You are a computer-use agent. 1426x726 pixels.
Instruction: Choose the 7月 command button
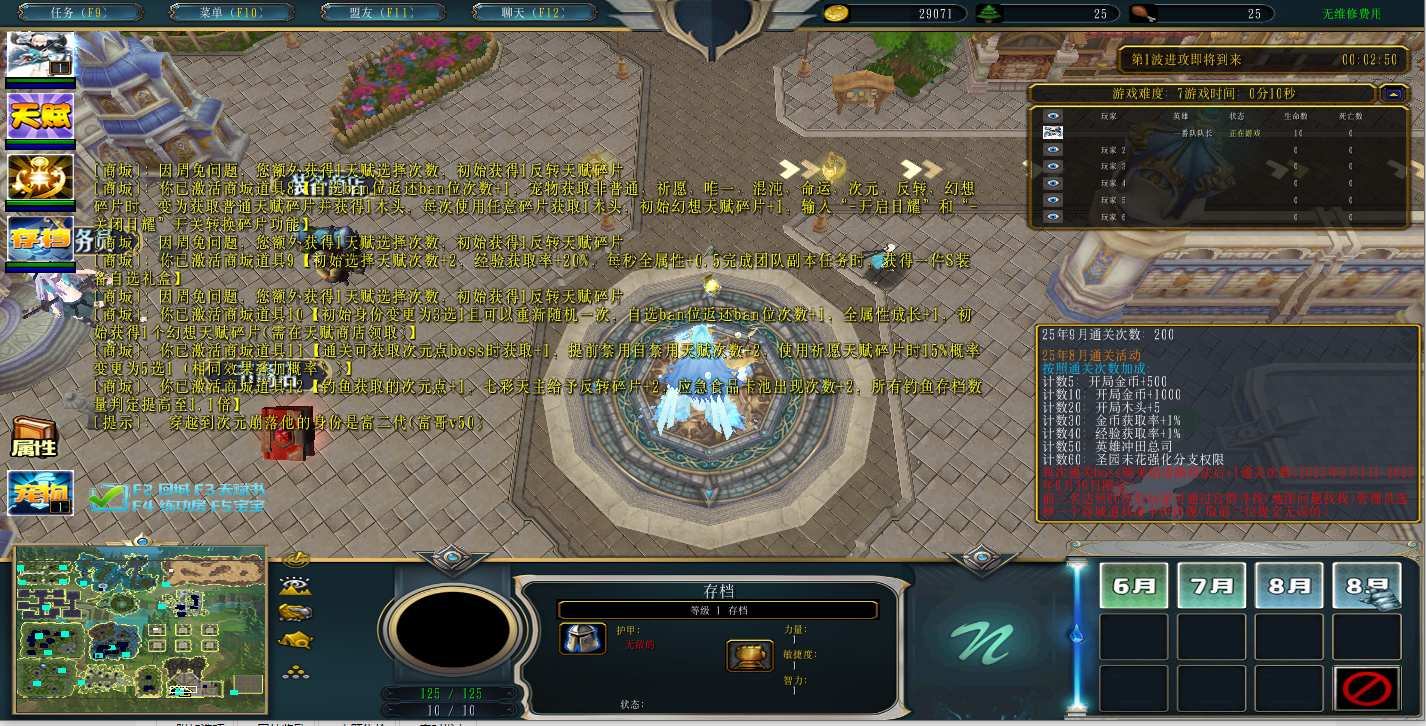1211,585
